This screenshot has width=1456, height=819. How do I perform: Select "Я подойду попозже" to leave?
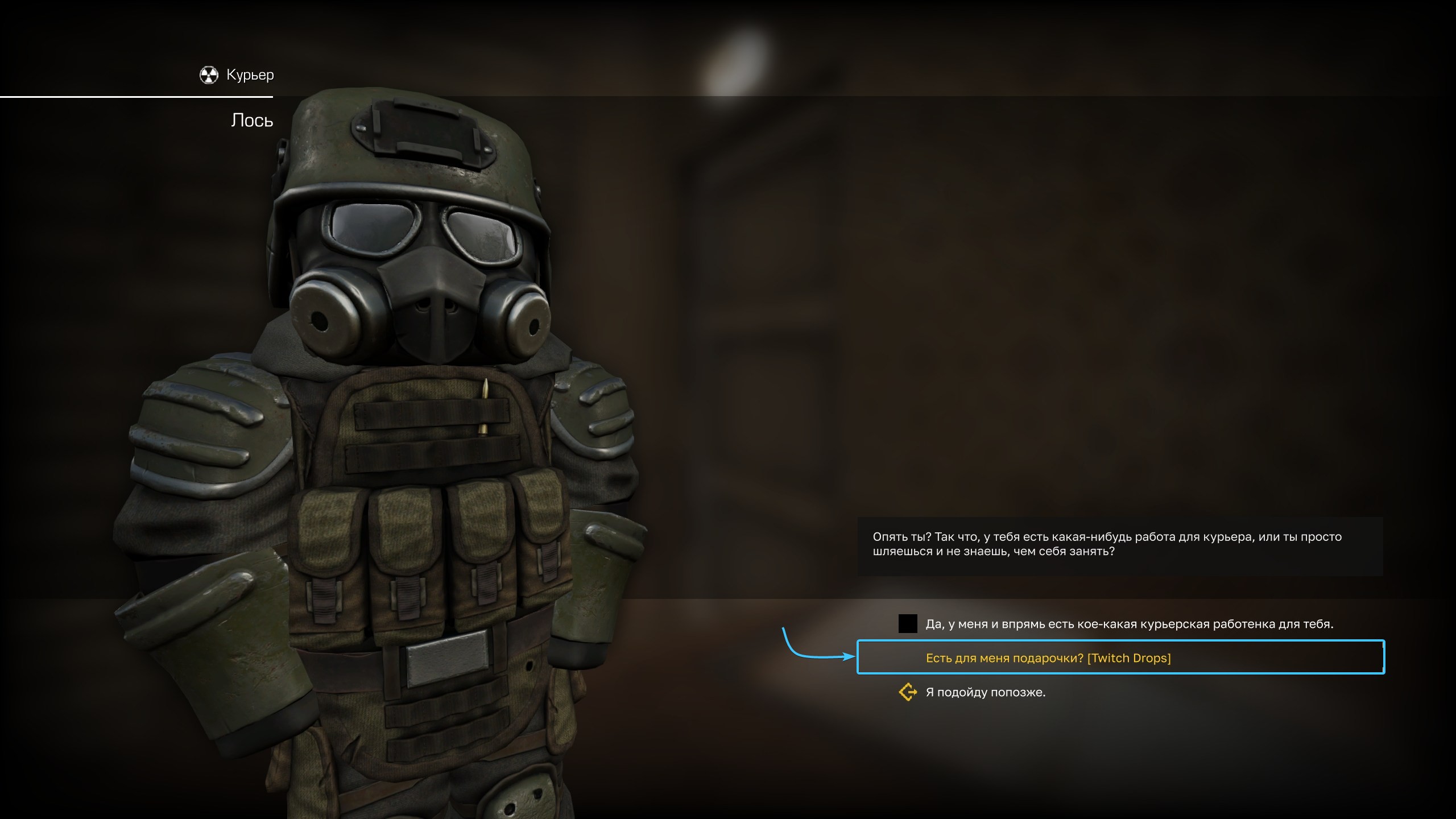coord(985,692)
